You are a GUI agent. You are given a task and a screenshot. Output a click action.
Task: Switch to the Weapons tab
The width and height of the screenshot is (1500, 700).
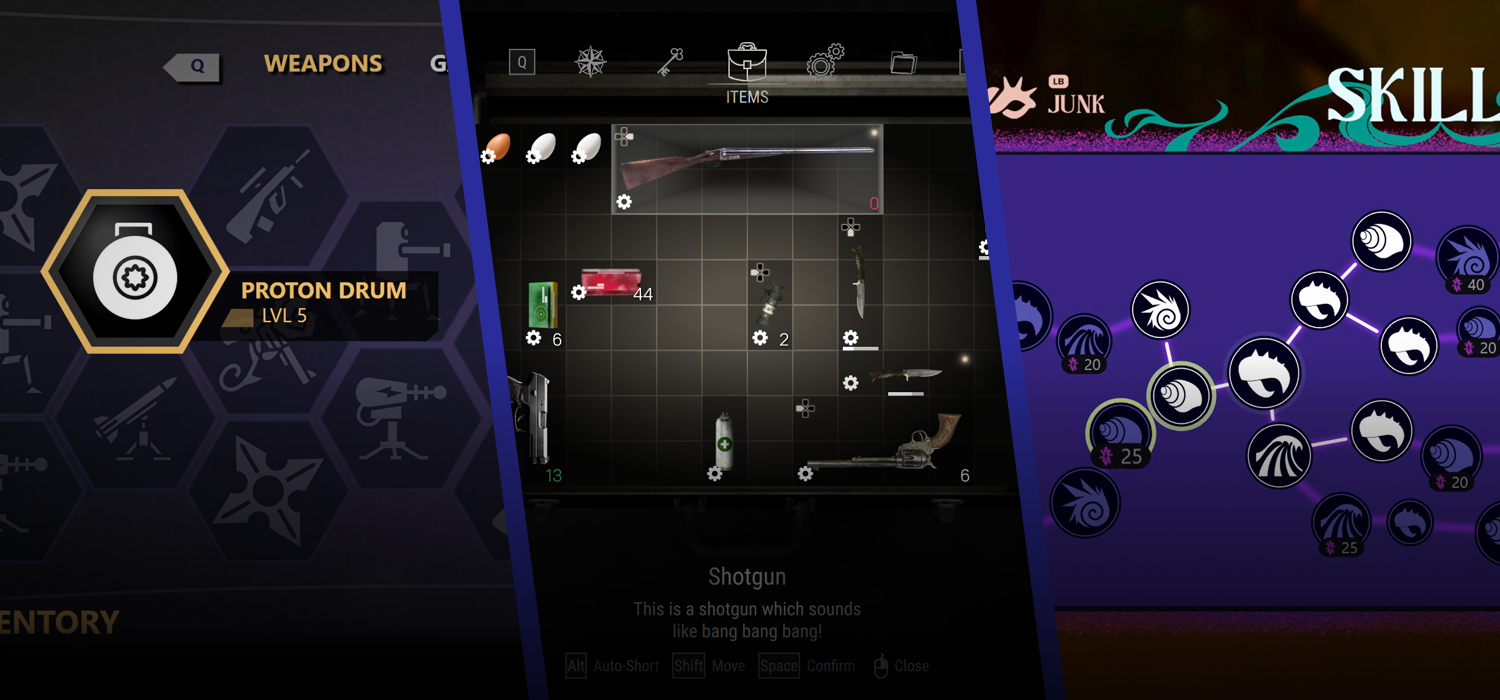pos(322,64)
